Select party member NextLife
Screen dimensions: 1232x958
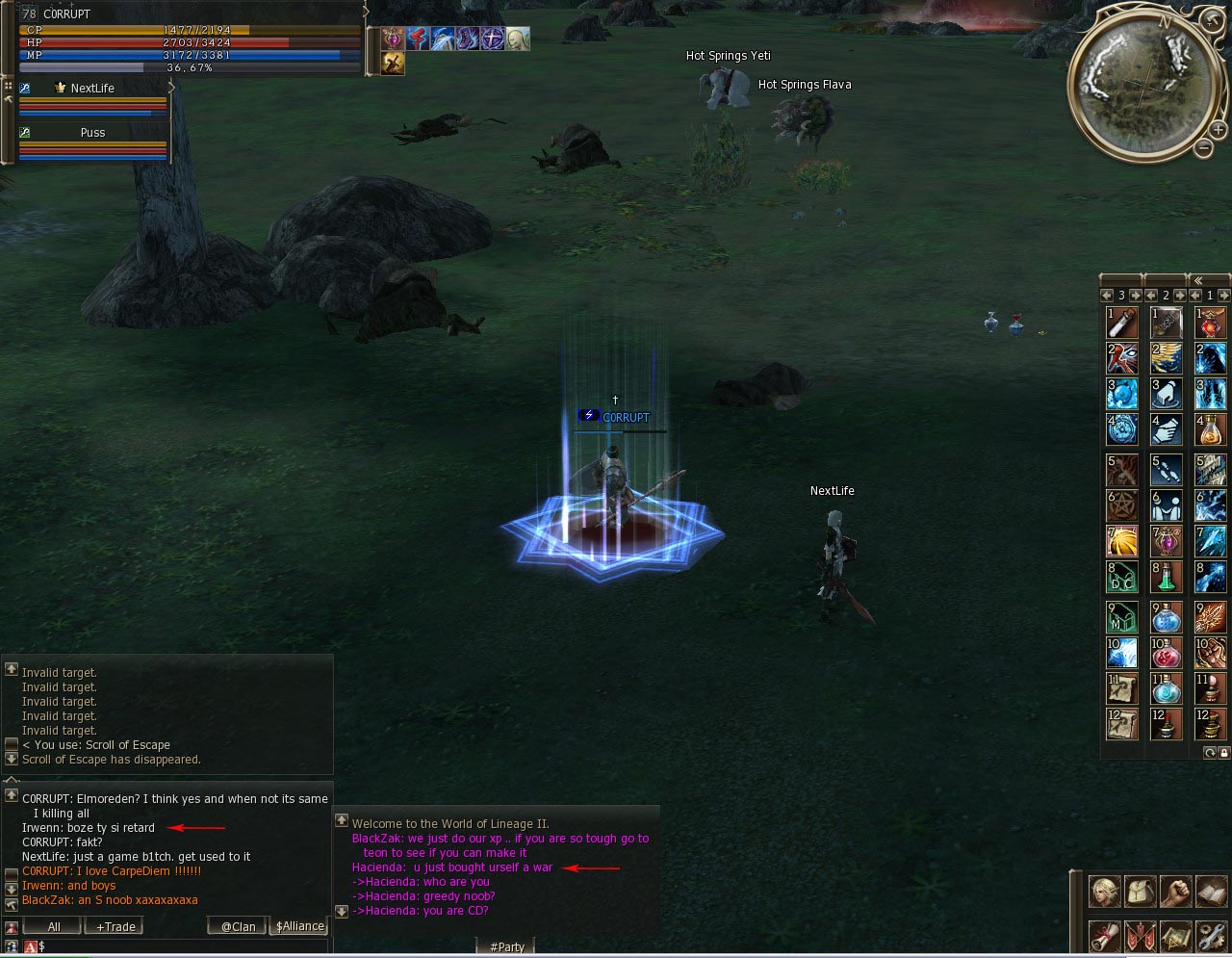pos(92,89)
